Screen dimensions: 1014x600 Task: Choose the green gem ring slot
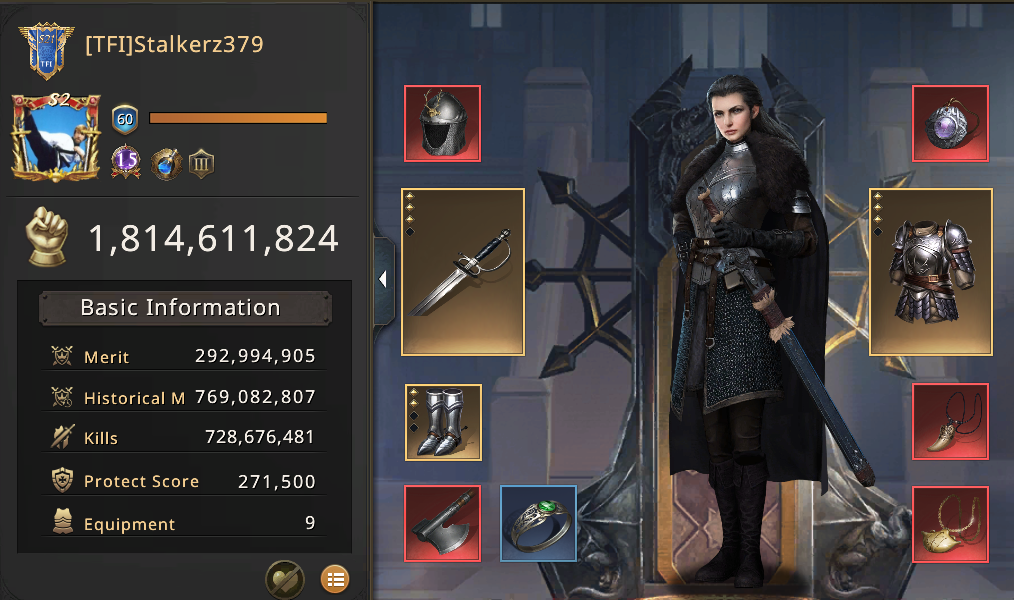point(538,523)
